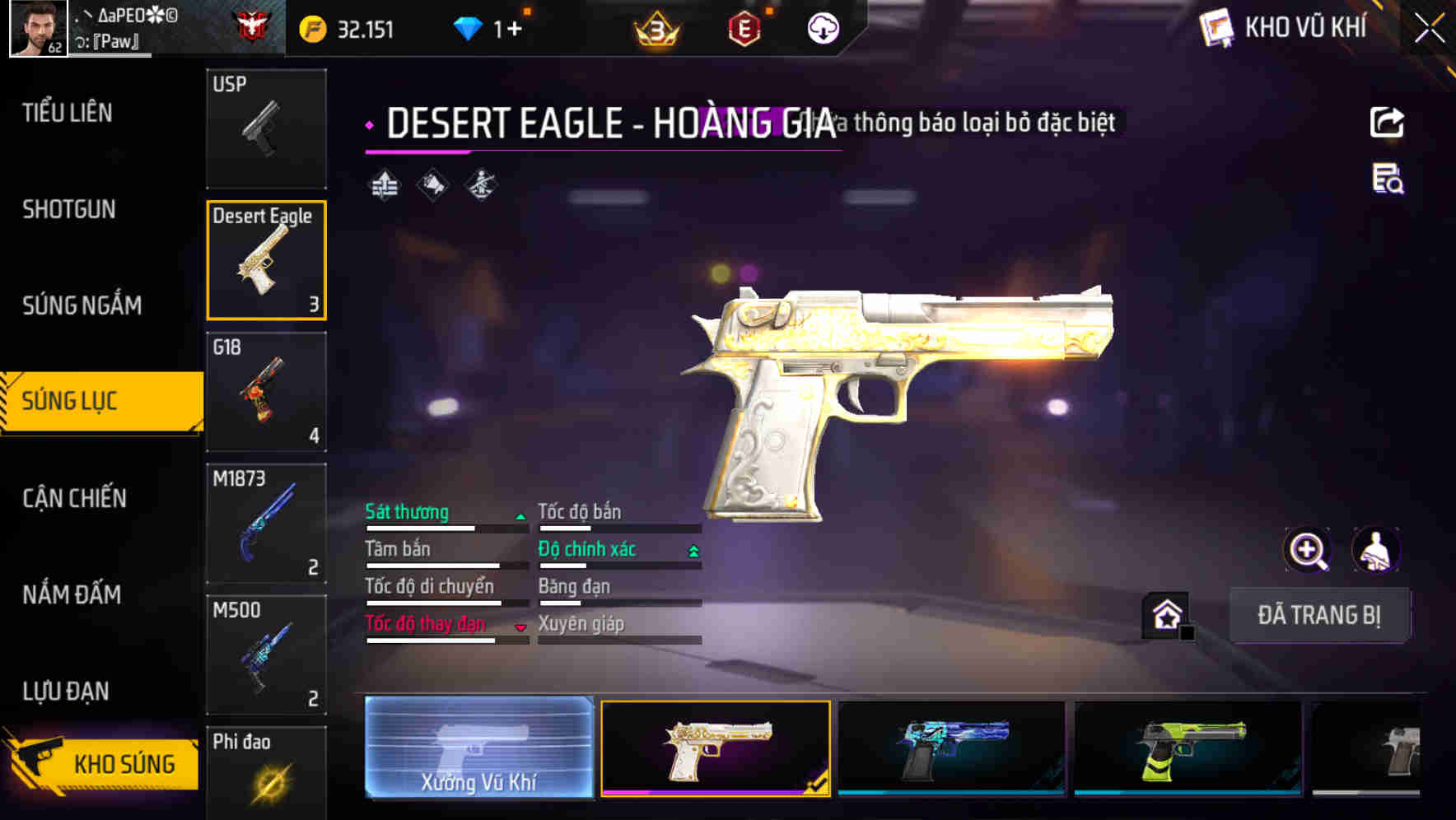The width and height of the screenshot is (1456, 820).
Task: Share the weapon skin
Action: click(x=1387, y=123)
